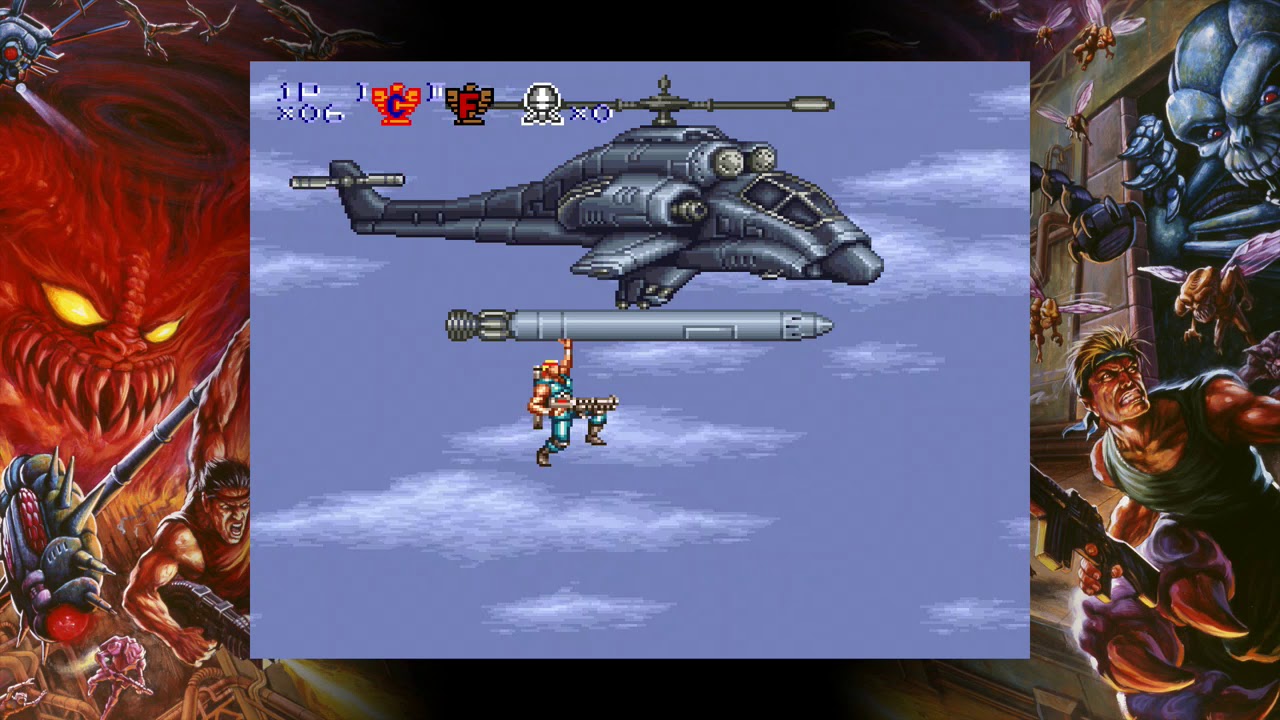
Task: Switch to the F weapon in slot II
Action: 468,104
